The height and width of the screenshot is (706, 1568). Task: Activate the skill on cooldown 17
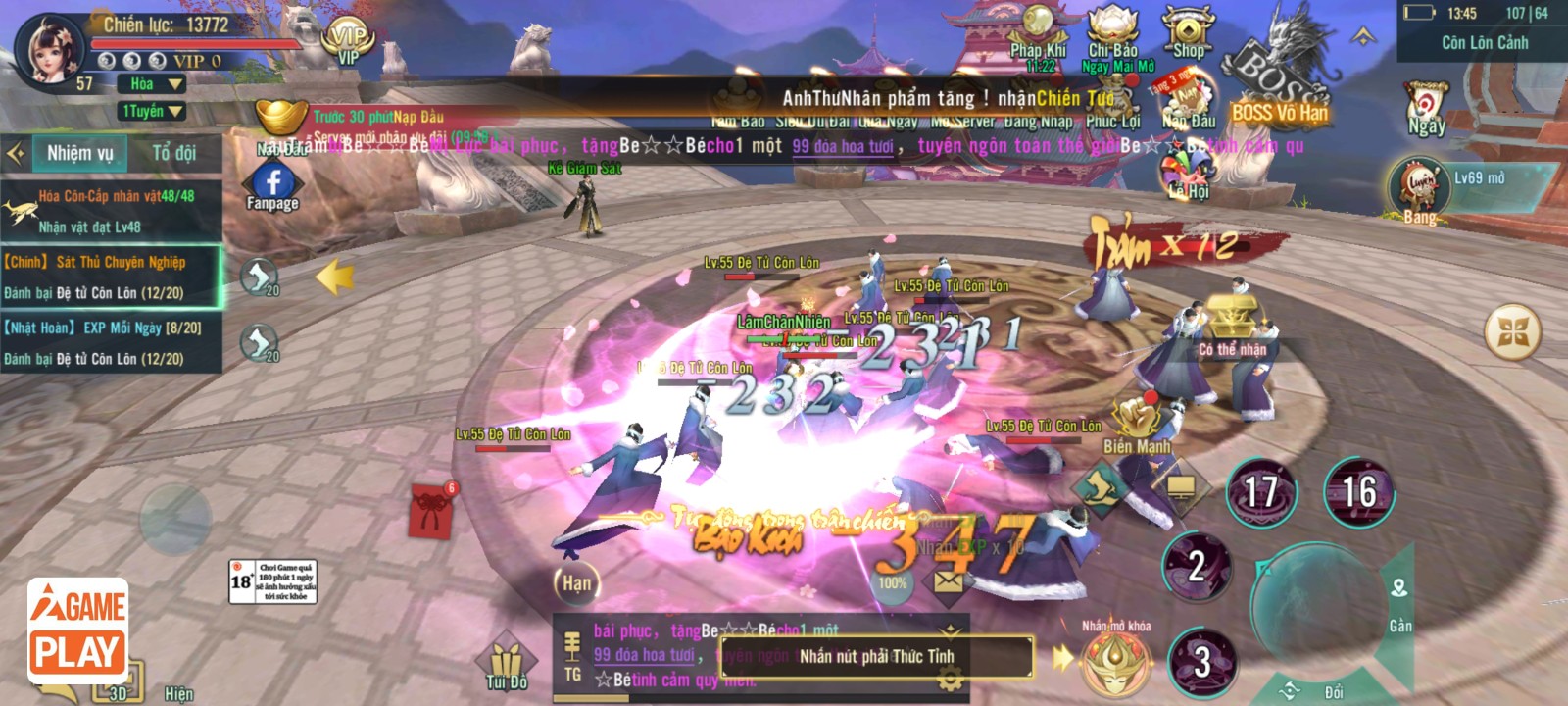[x=1260, y=492]
